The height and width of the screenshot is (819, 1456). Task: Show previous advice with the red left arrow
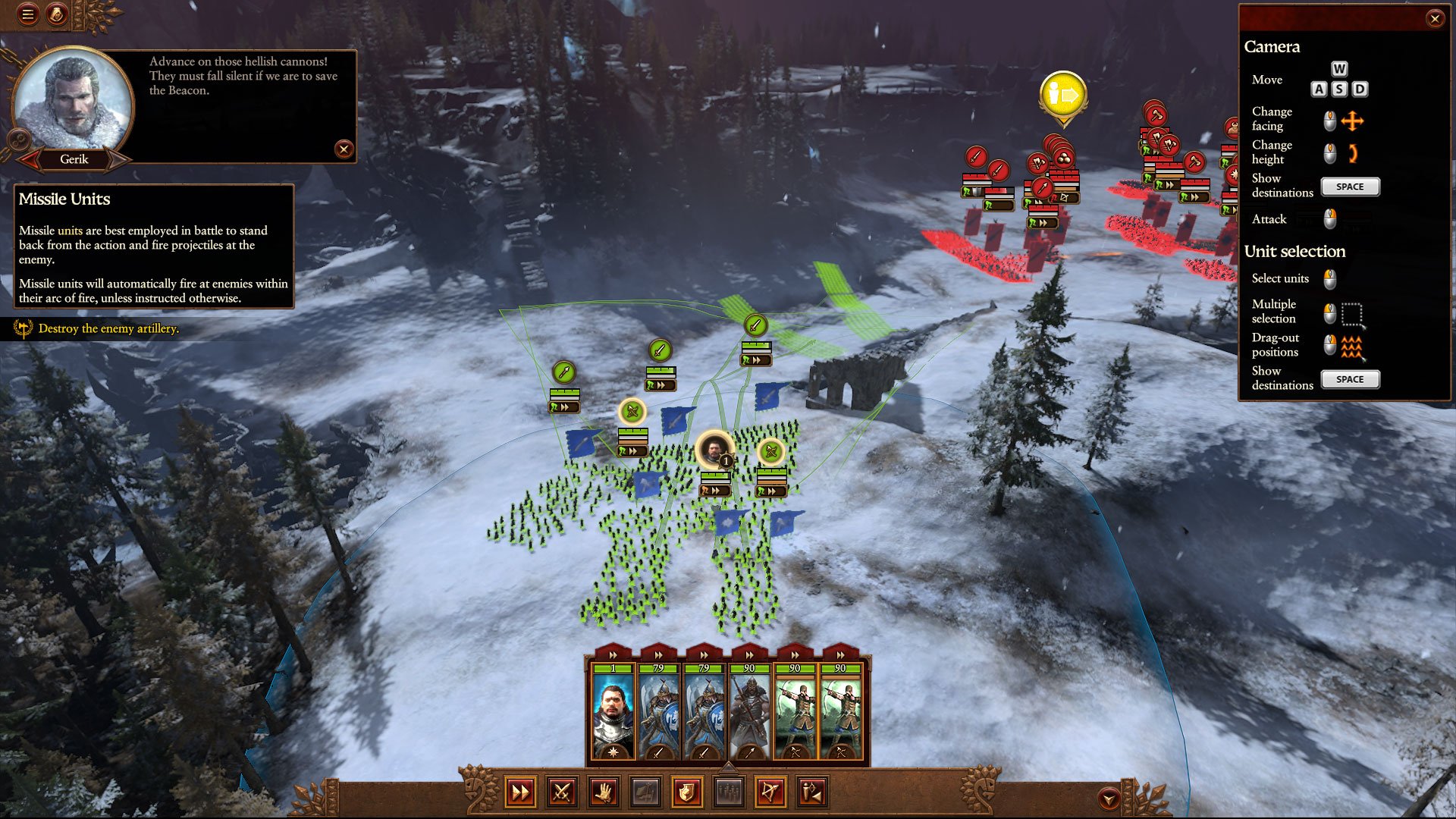click(x=31, y=159)
